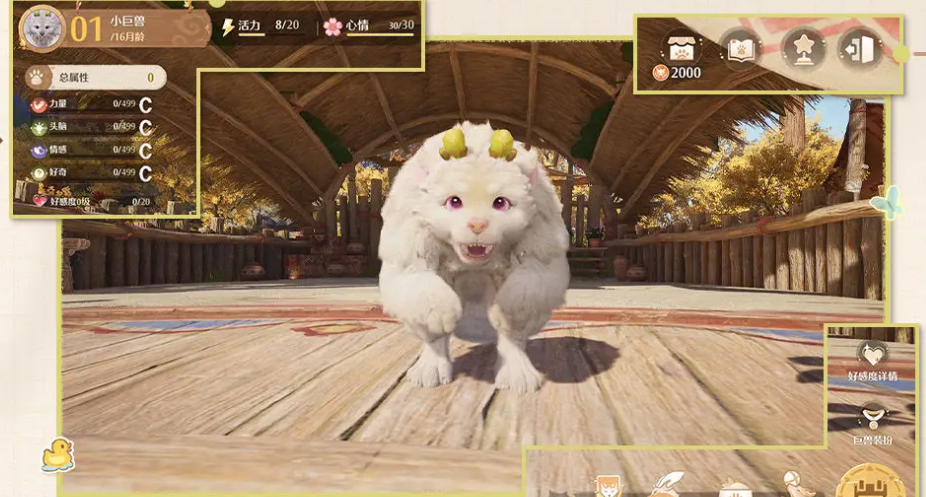Viewport: 926px width, 497px height.
Task: Choose the ball play action
Action: (796, 484)
